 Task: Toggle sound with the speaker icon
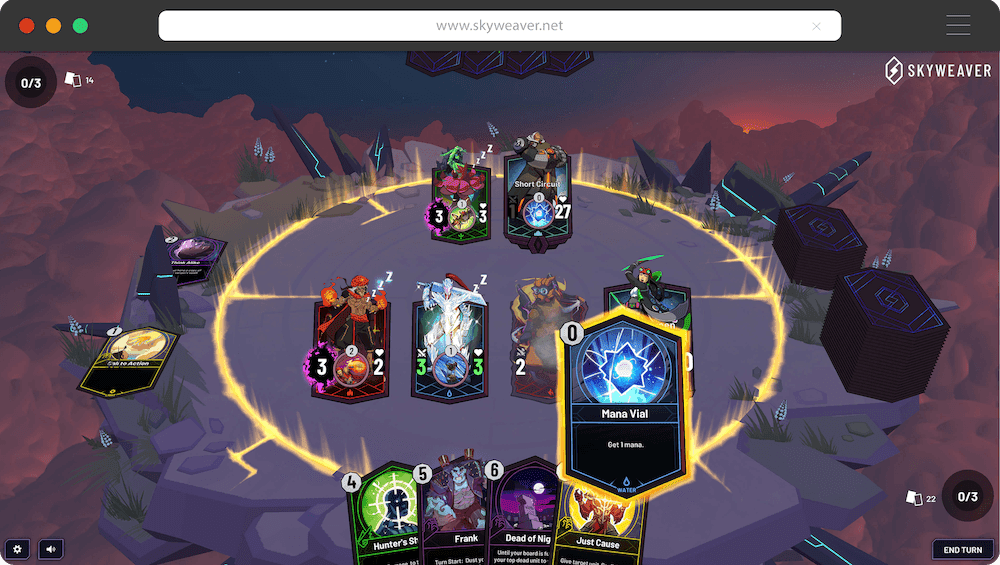(48, 548)
